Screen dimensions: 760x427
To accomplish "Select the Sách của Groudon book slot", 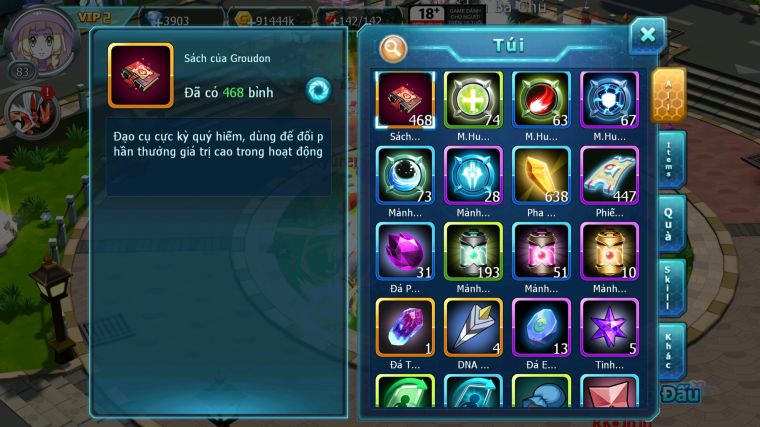I will 405,99.
